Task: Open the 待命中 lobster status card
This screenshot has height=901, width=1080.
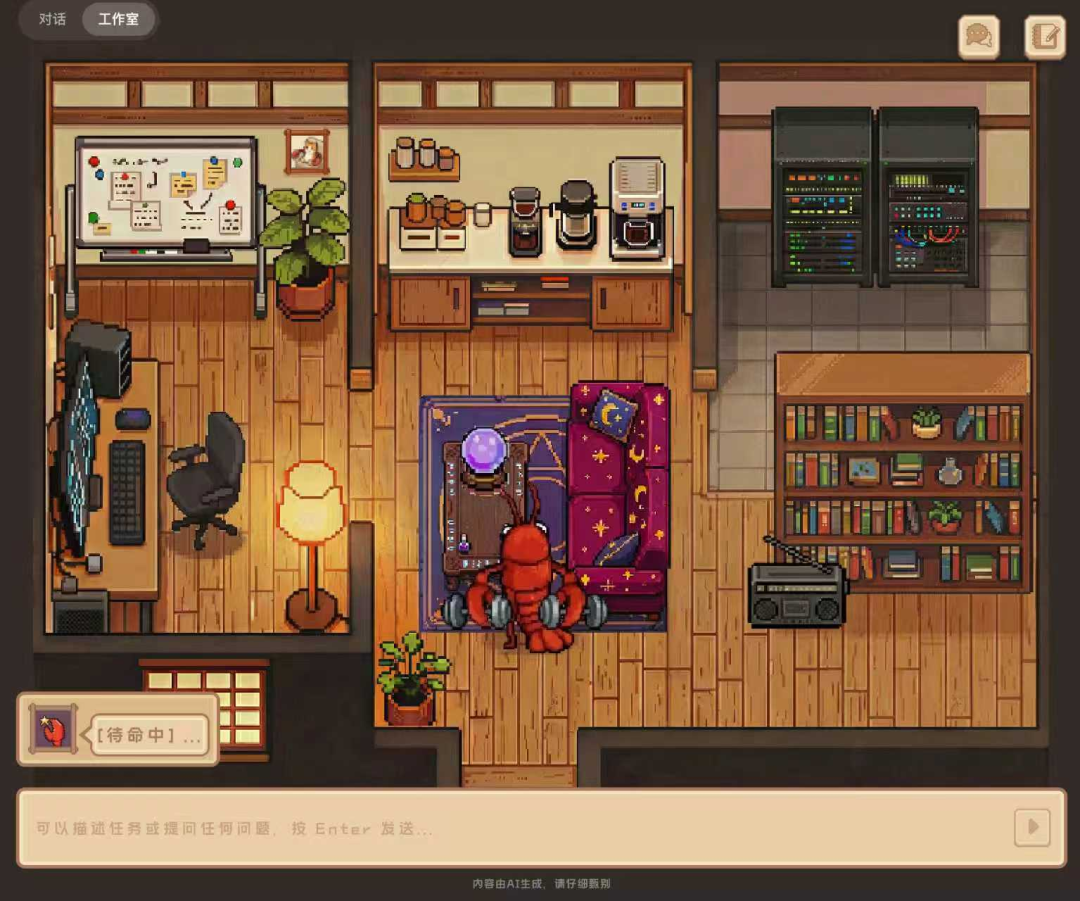Action: [118, 729]
